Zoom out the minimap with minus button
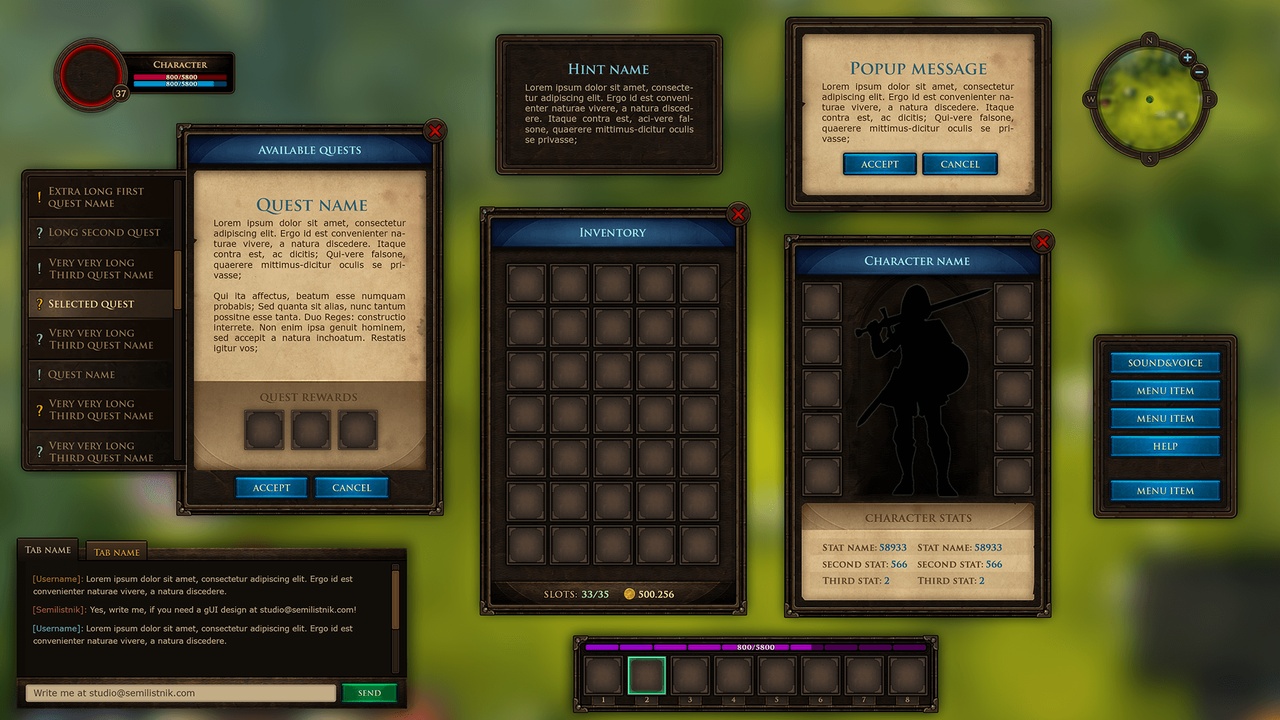The height and width of the screenshot is (720, 1280). tap(1200, 72)
